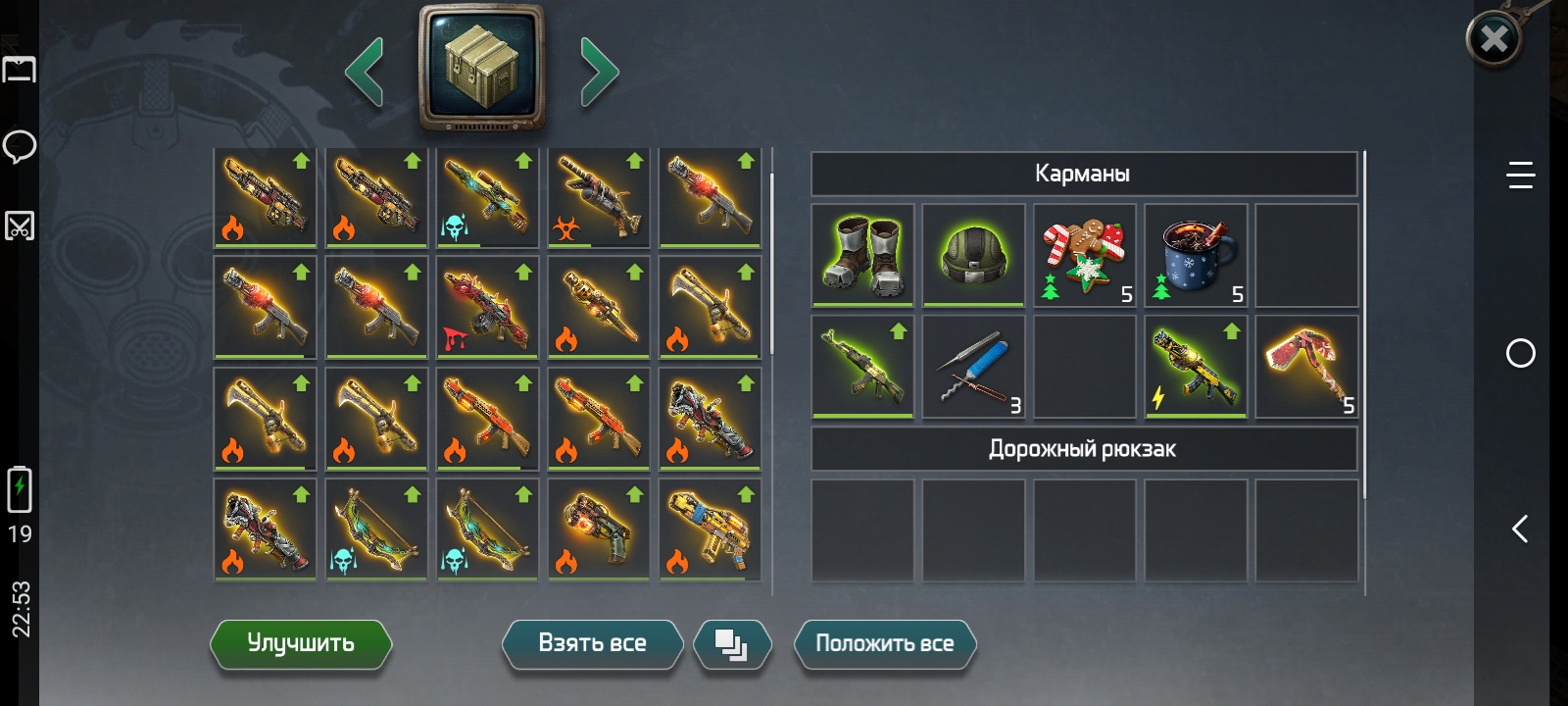Choose the biohazard weapon in the chest
Screen dimensions: 1568x706
click(x=599, y=197)
